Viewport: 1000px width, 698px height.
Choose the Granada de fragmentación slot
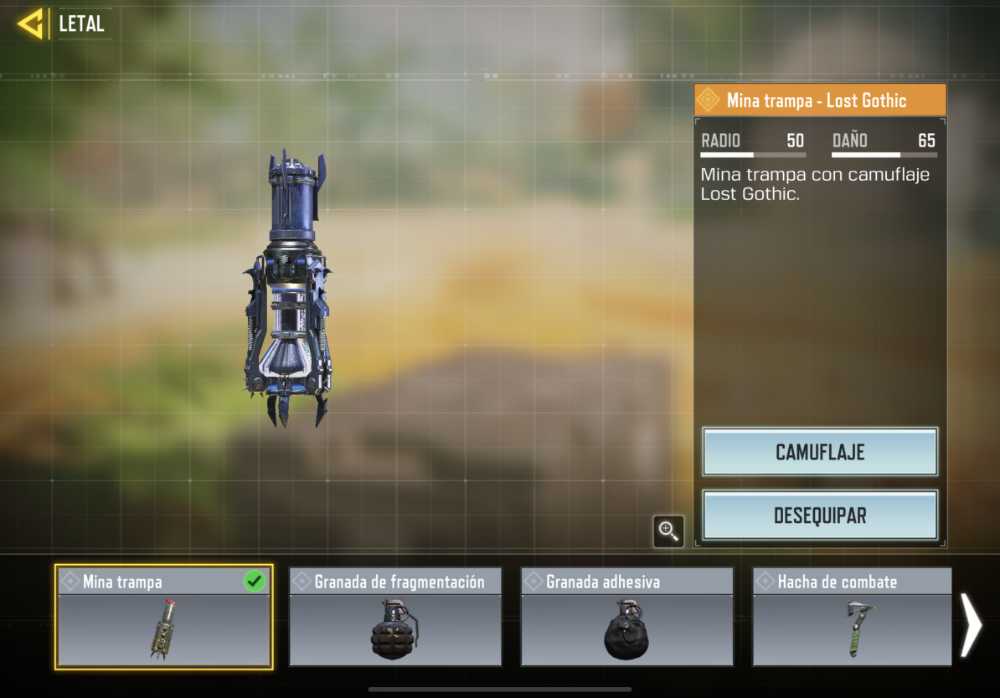tap(395, 617)
